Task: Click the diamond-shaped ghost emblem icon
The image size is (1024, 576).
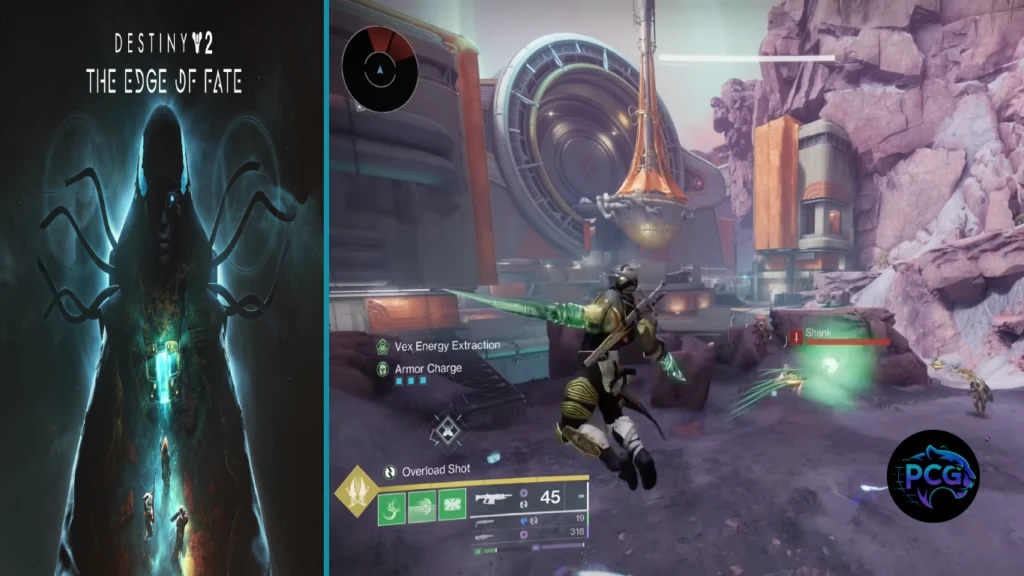Action: [x=446, y=432]
